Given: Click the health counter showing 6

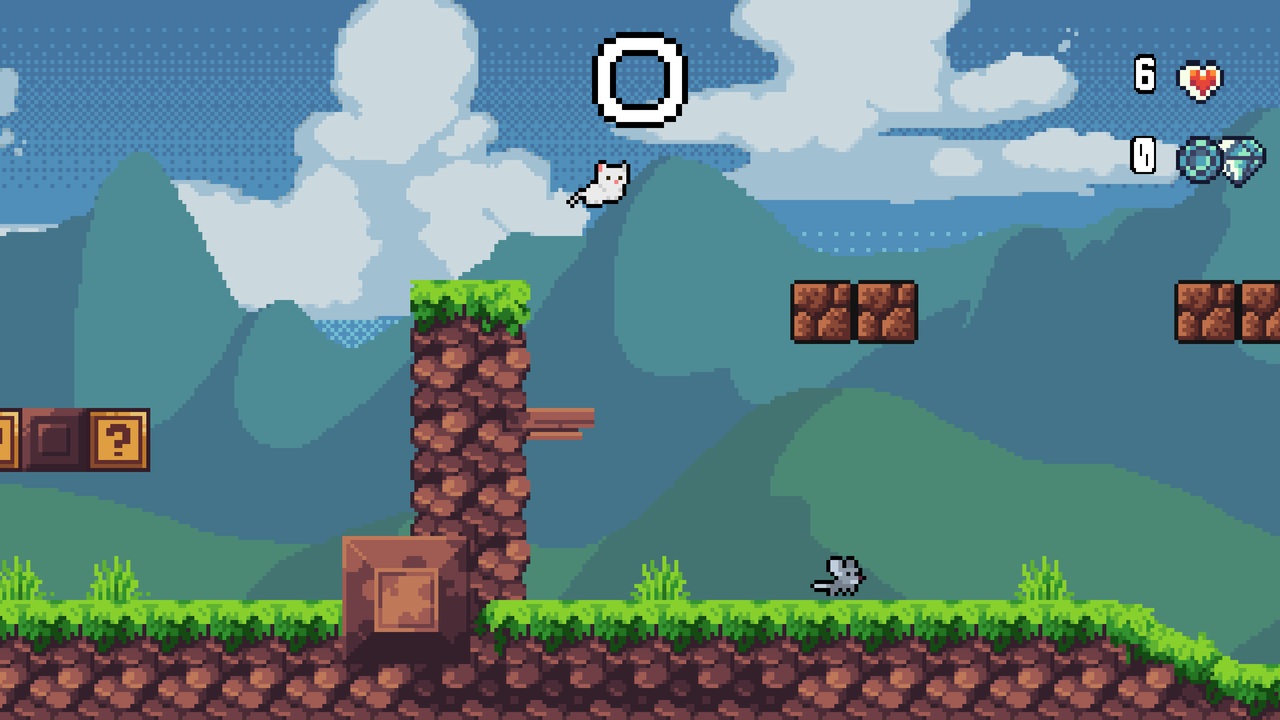Looking at the screenshot, I should click(x=1144, y=76).
